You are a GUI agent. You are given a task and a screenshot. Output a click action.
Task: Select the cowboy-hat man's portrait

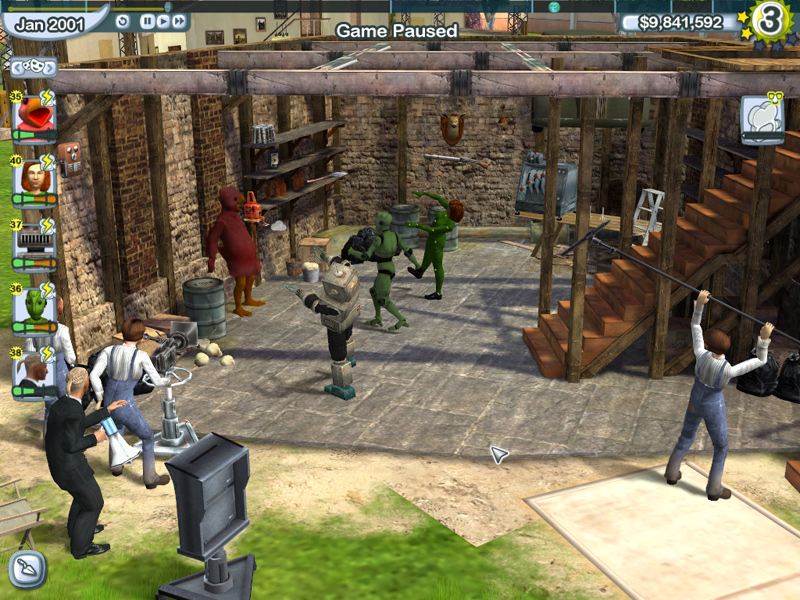pyautogui.click(x=34, y=369)
